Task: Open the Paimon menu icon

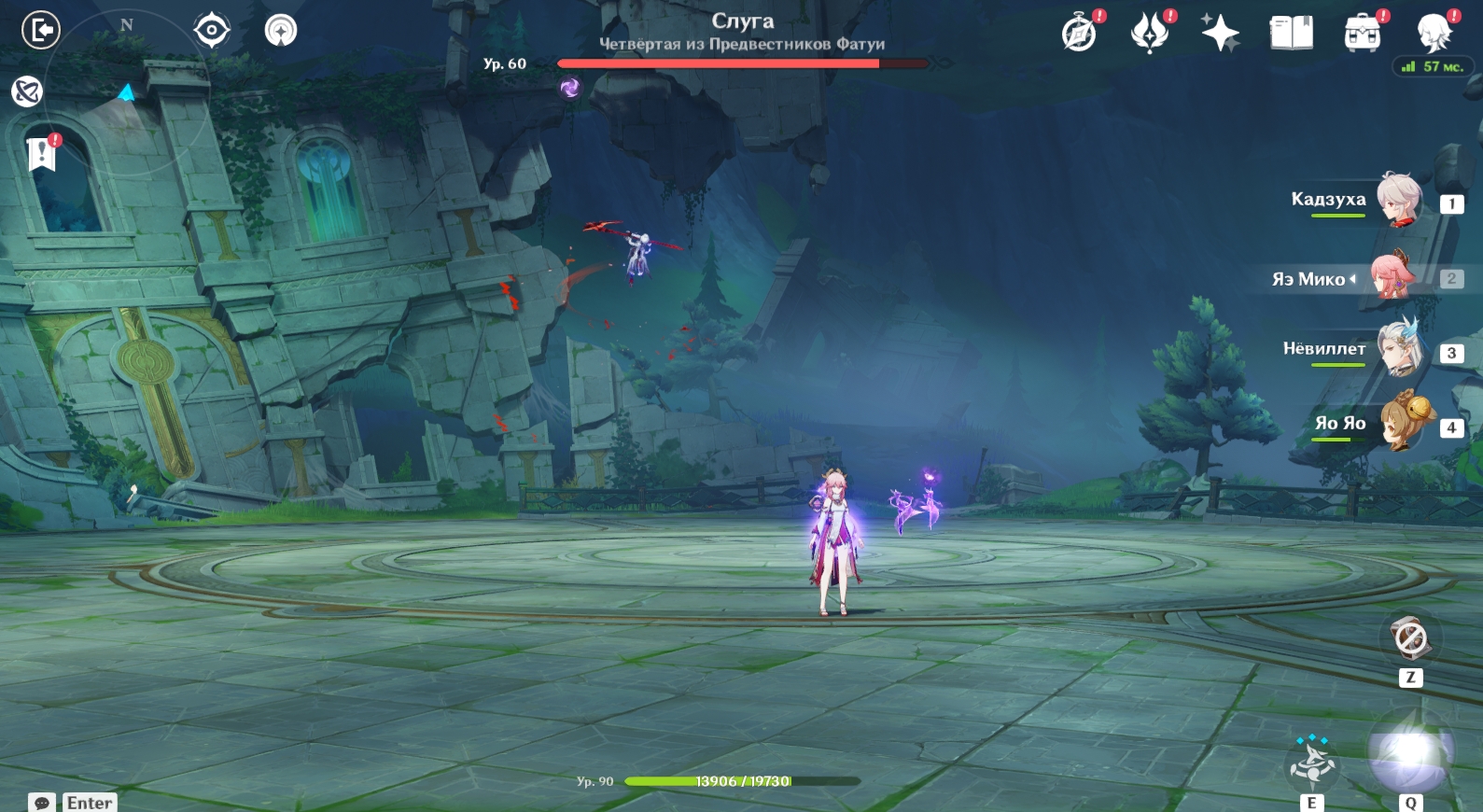Action: coord(1434,34)
